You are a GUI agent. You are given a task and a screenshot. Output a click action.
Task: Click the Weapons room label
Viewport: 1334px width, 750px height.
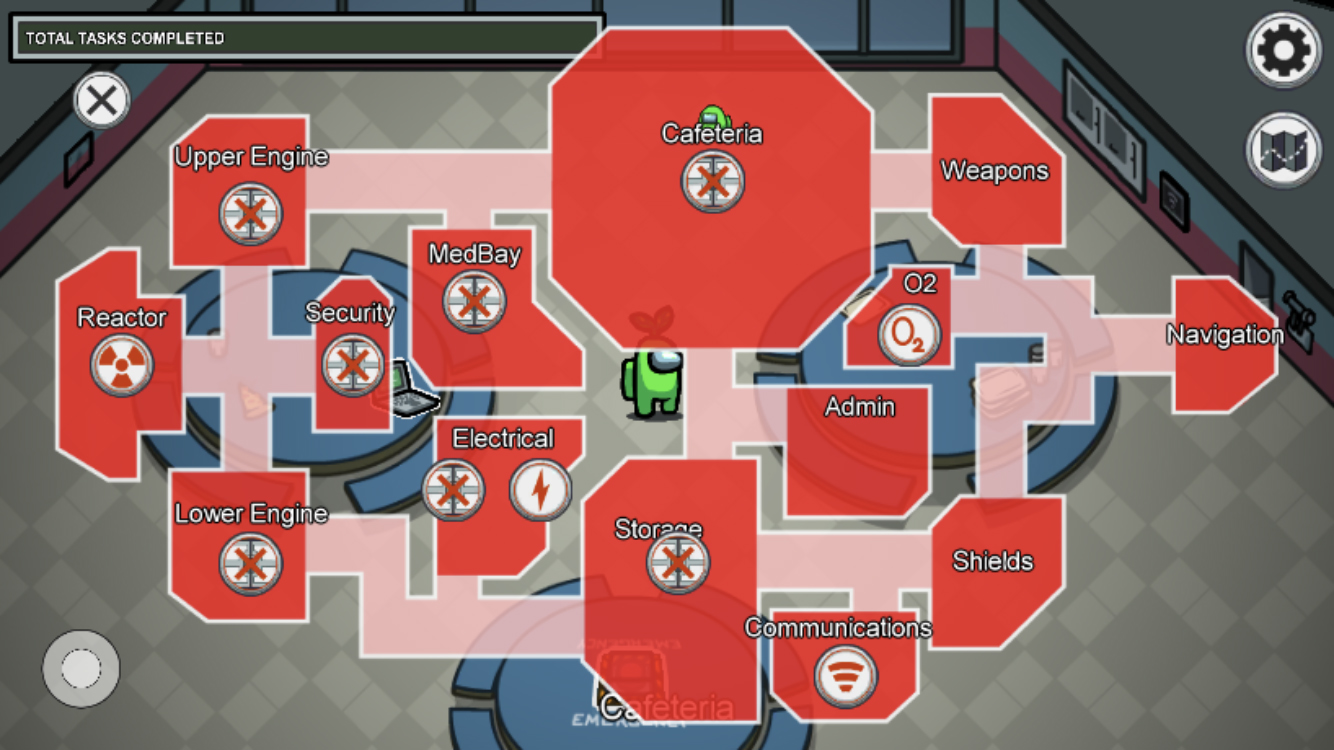tap(993, 171)
